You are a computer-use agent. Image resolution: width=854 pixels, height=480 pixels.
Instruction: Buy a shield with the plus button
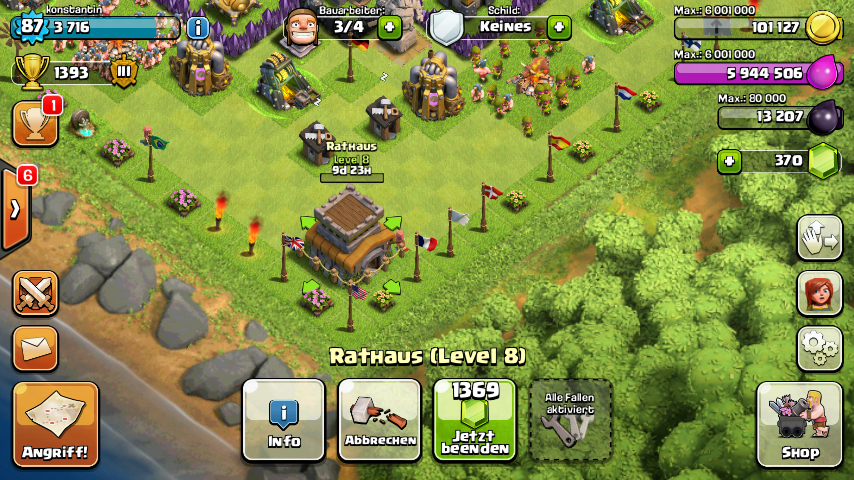tap(559, 27)
